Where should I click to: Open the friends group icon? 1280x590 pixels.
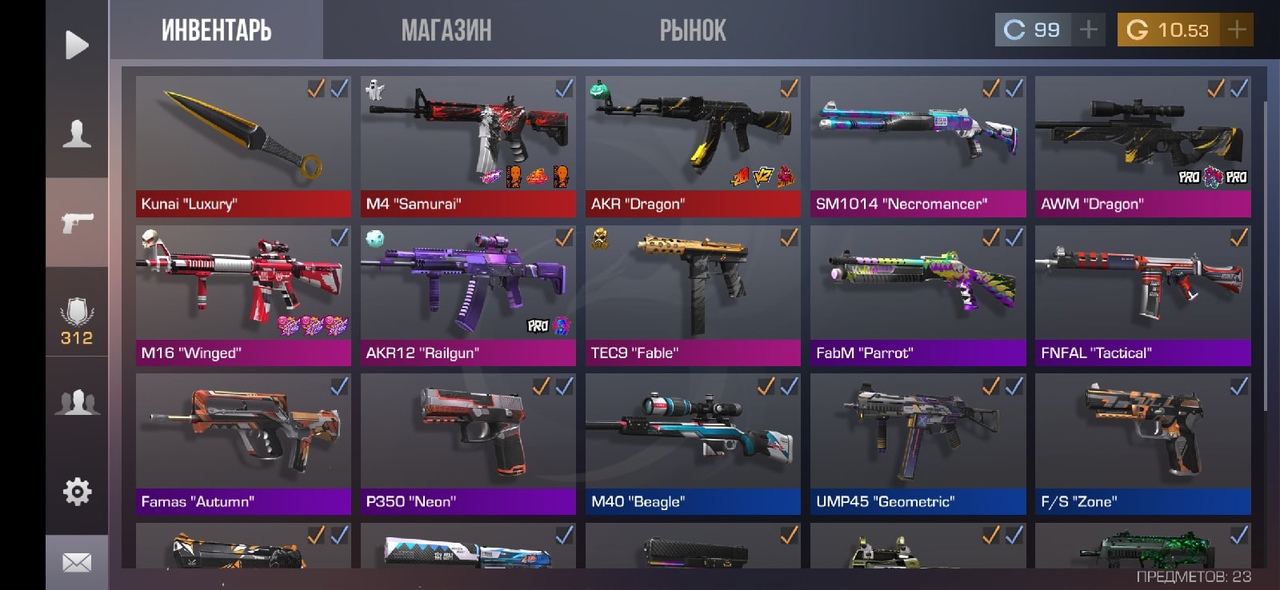pyautogui.click(x=77, y=402)
